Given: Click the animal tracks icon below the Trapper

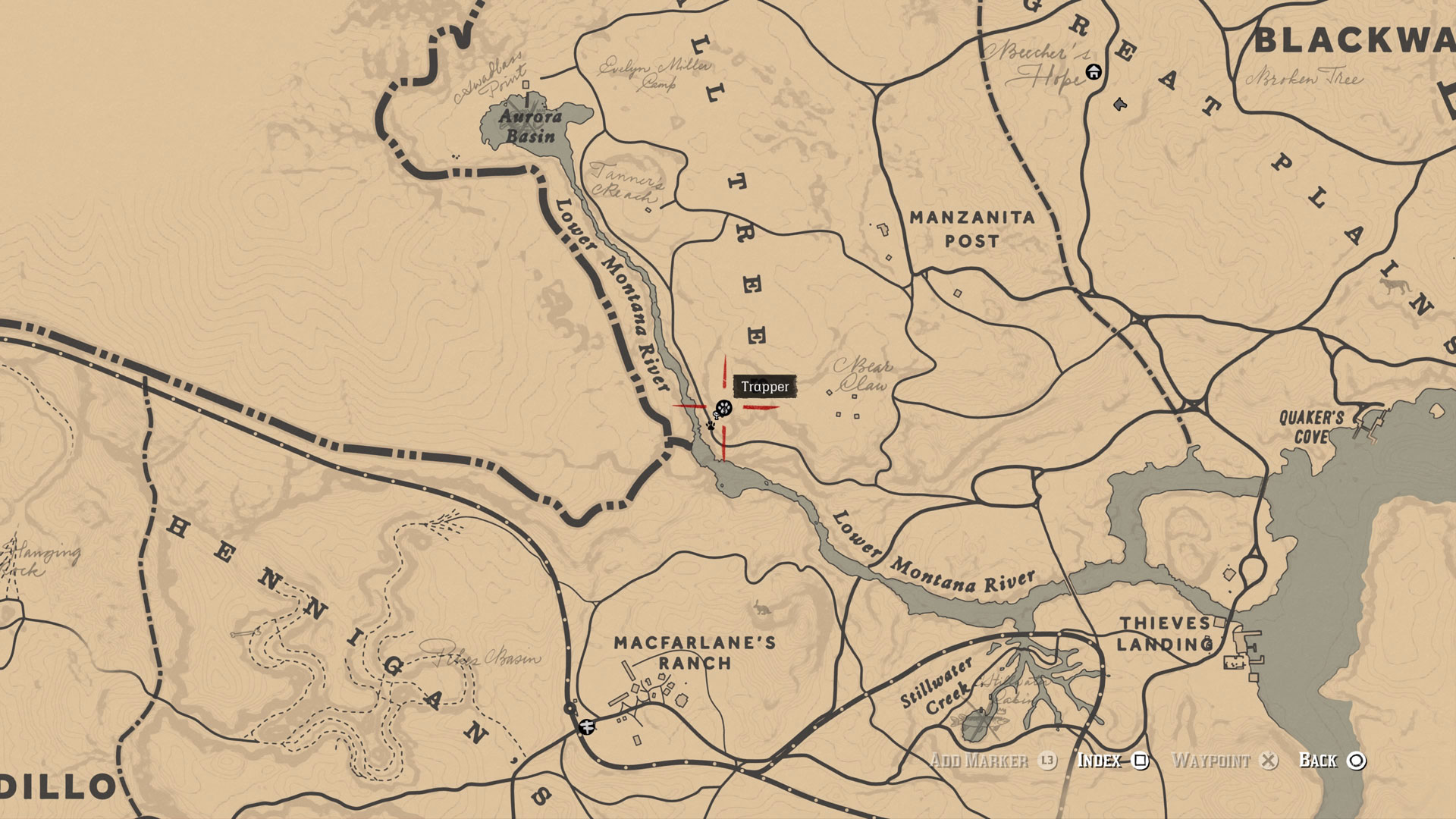Looking at the screenshot, I should pyautogui.click(x=711, y=425).
